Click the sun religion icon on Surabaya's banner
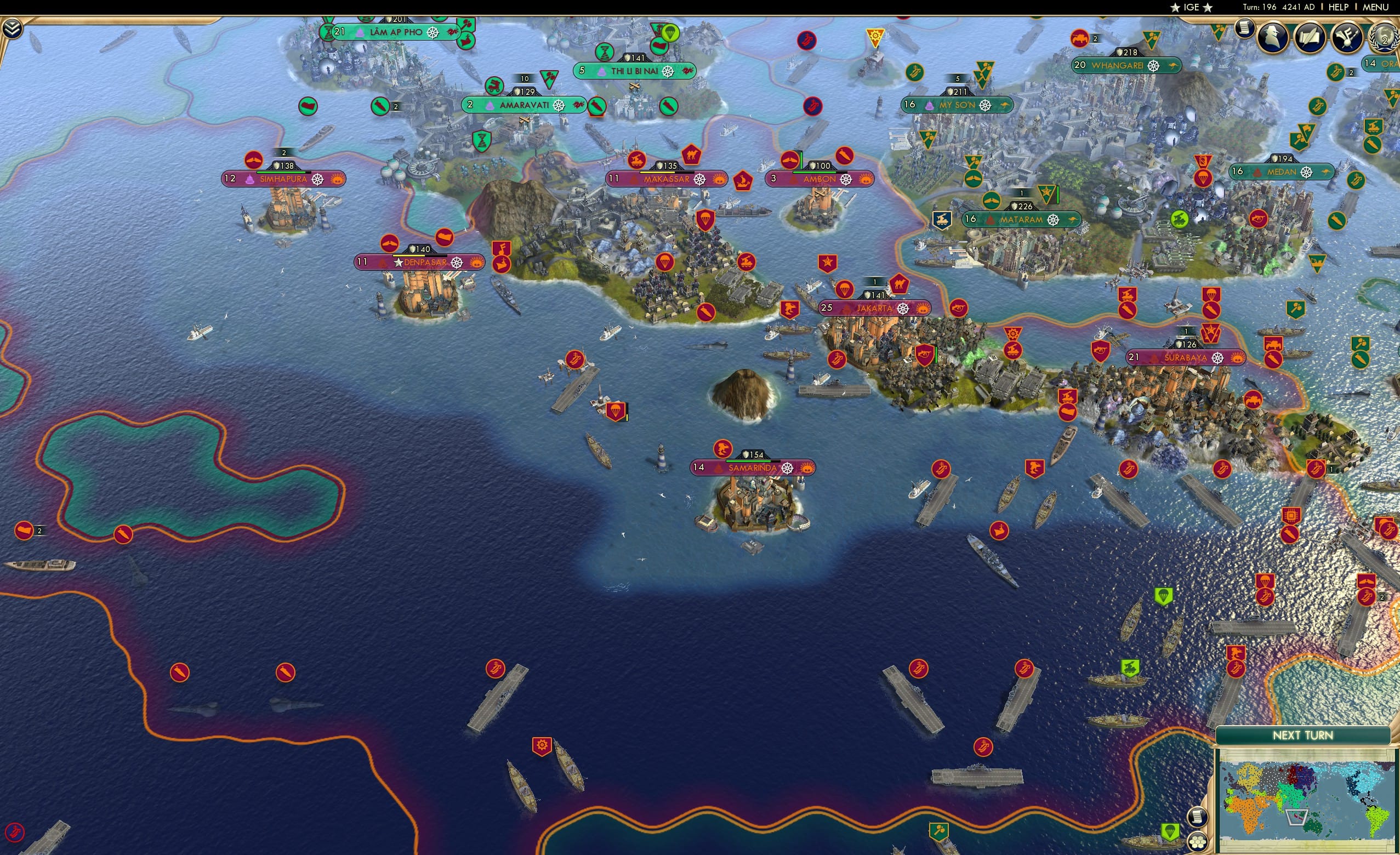The width and height of the screenshot is (1400, 855). point(1237,359)
